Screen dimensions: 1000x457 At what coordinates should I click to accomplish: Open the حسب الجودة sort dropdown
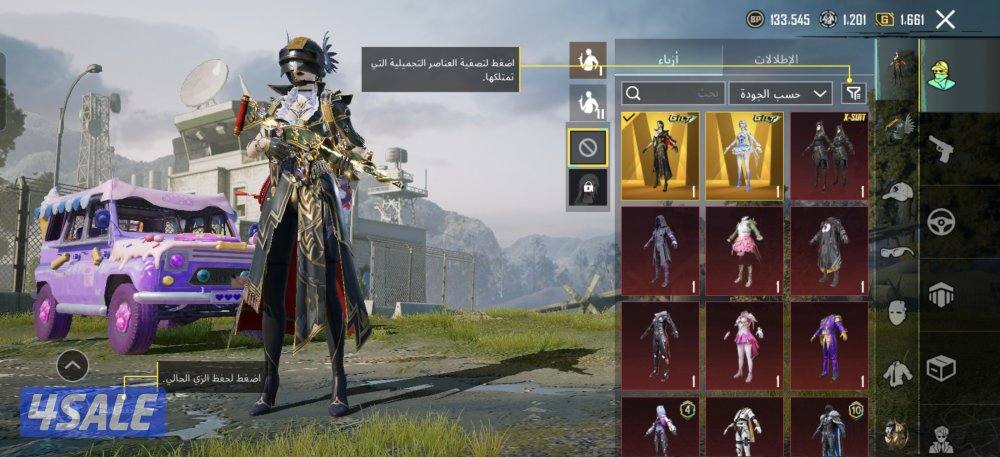[781, 93]
